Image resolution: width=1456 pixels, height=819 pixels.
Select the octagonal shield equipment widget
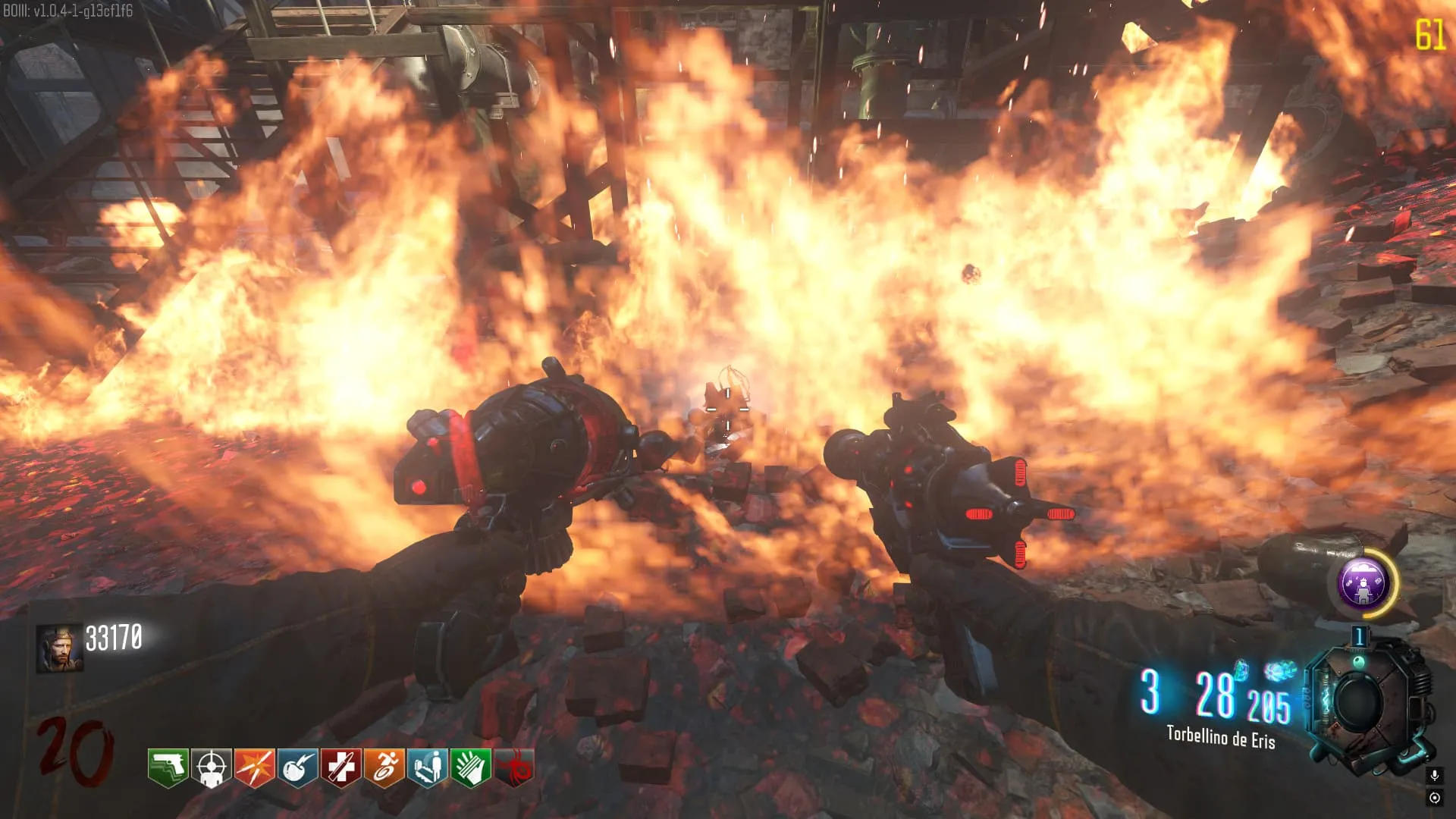1365,703
